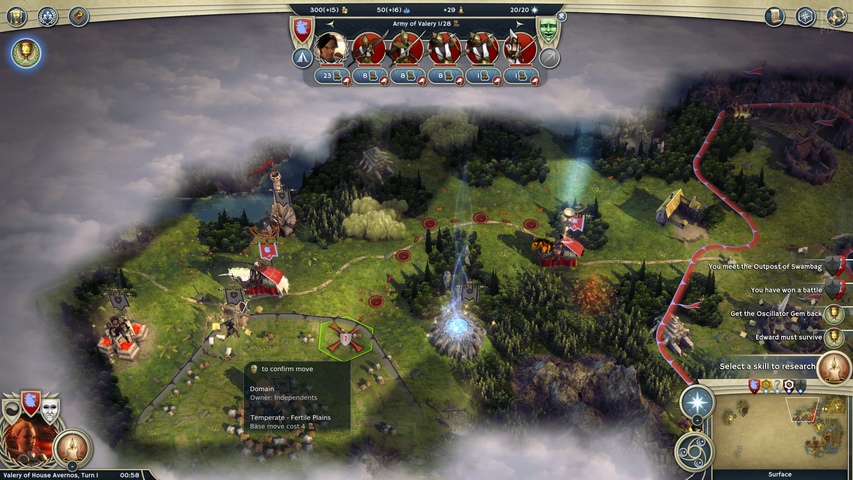
Task: Close the Army of Valery panel
Action: coord(561,16)
